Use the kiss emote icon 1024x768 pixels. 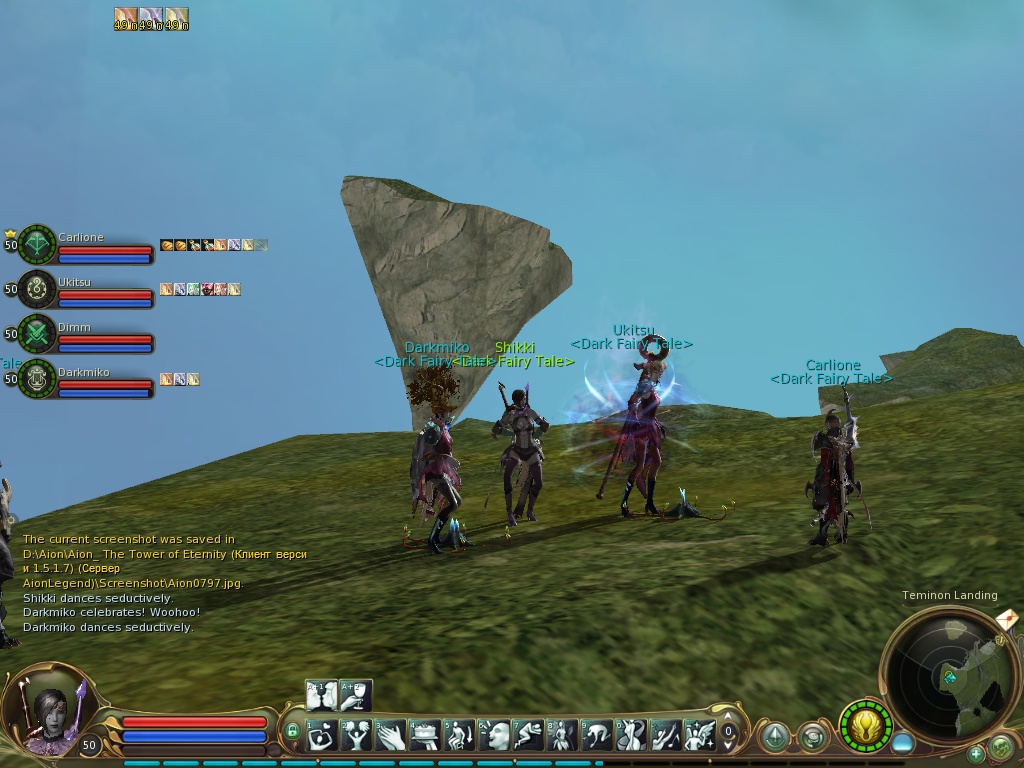pyautogui.click(x=322, y=695)
